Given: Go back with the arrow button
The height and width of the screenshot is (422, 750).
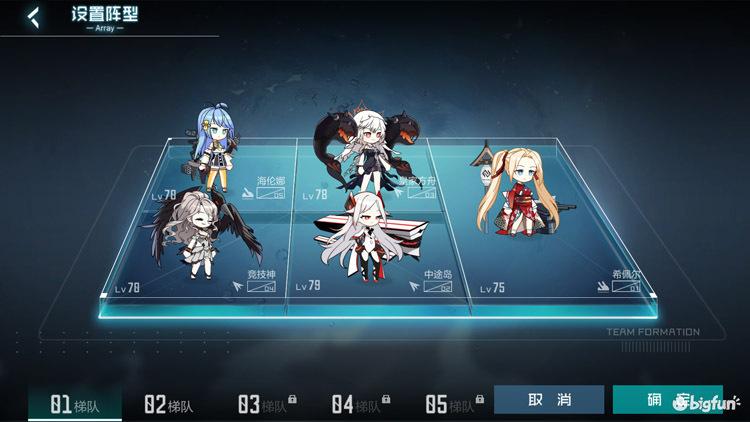Looking at the screenshot, I should tap(33, 17).
